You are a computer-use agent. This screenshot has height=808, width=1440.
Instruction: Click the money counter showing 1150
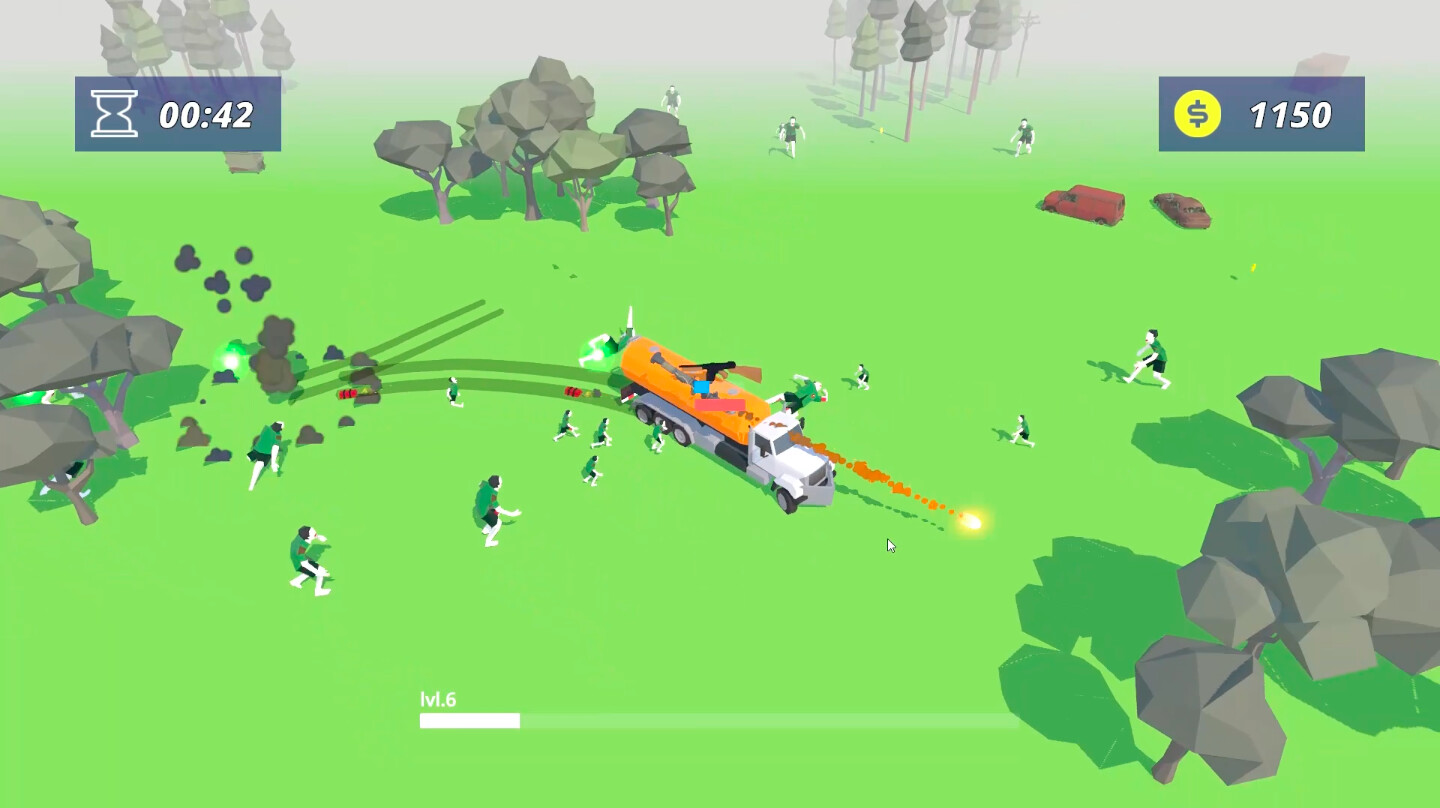1290,114
